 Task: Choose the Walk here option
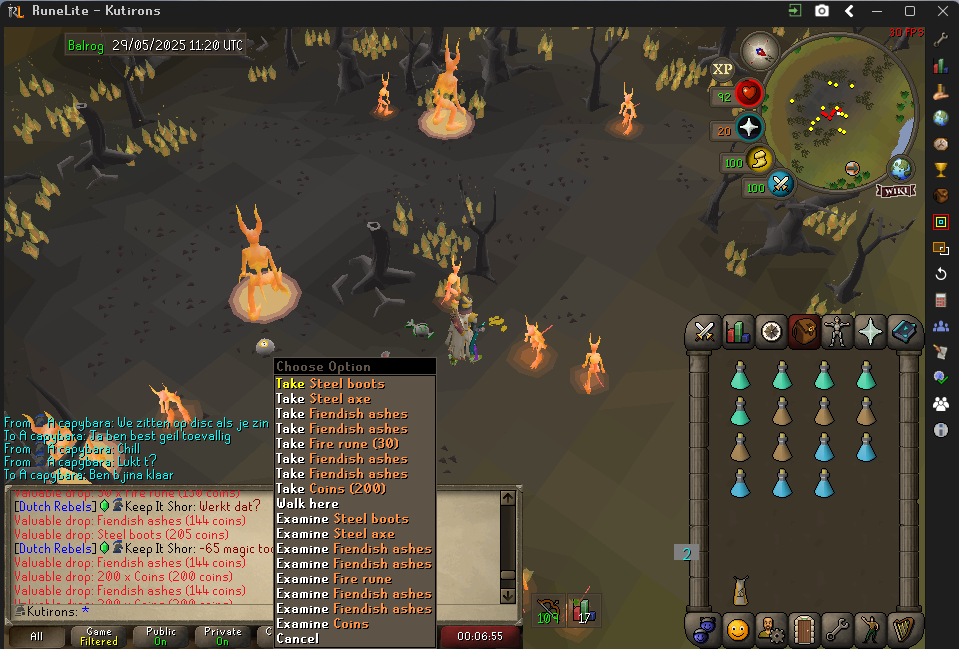click(307, 503)
